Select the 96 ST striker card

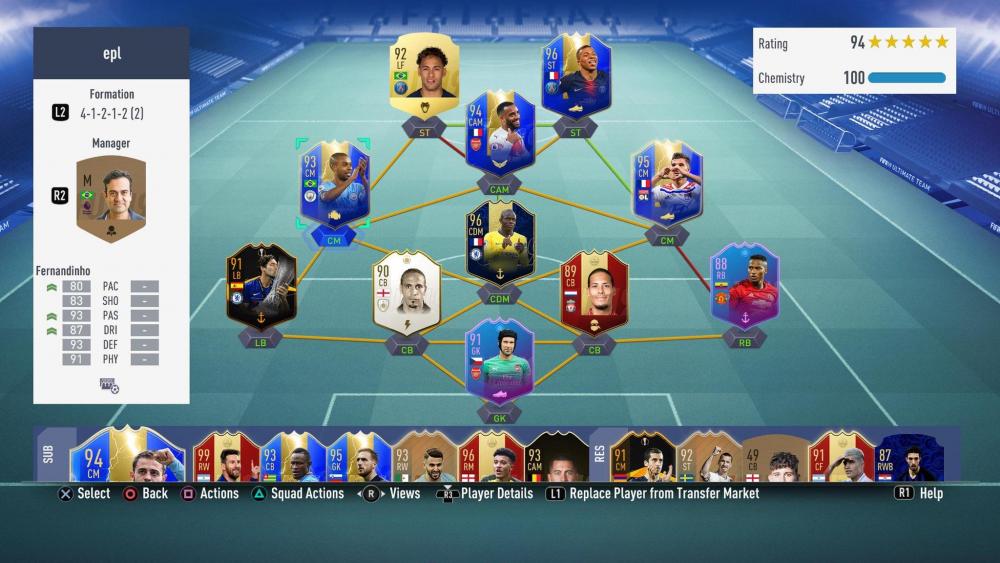point(576,75)
